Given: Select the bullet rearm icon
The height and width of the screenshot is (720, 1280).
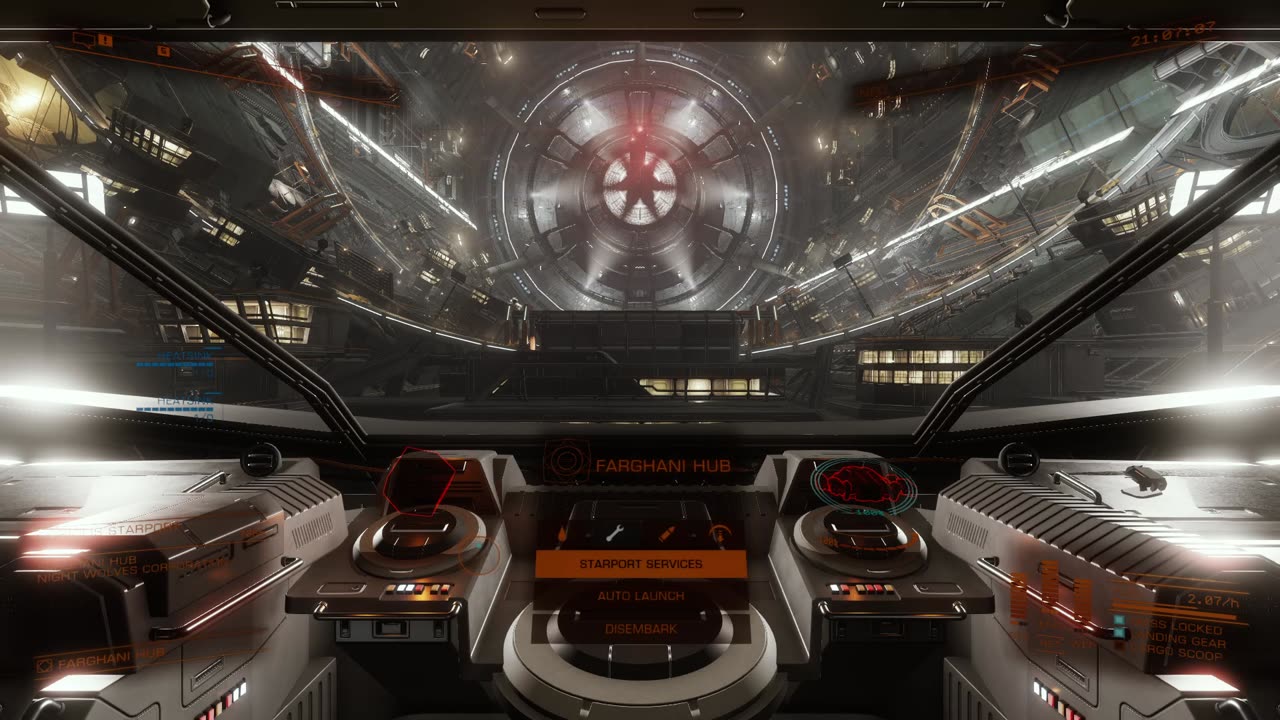Looking at the screenshot, I should (x=667, y=534).
